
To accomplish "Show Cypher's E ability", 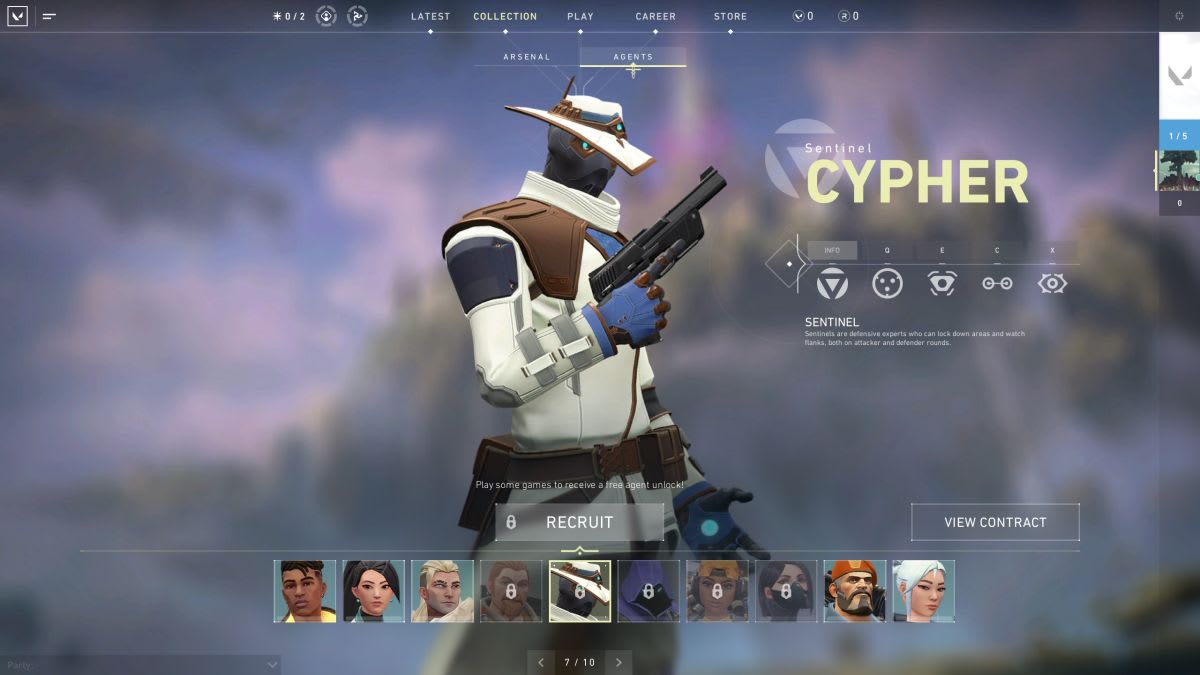I will click(942, 283).
